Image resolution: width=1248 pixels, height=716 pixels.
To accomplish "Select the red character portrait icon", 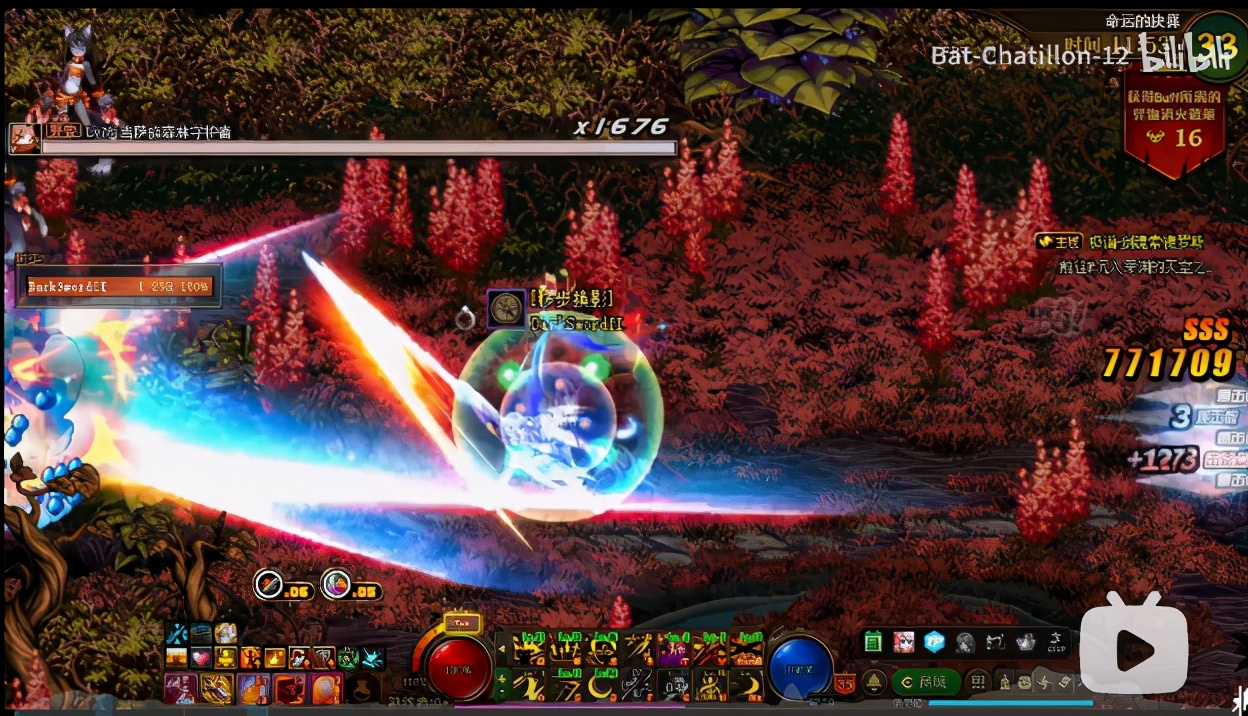I will 904,642.
